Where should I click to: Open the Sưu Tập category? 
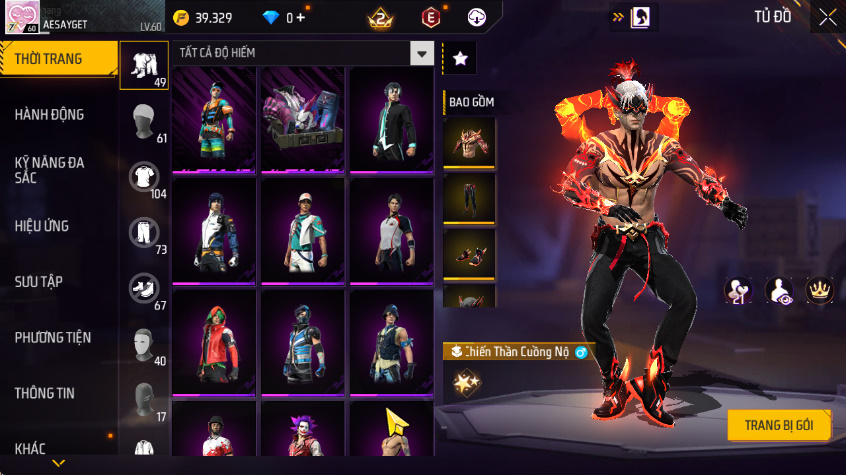(x=39, y=282)
